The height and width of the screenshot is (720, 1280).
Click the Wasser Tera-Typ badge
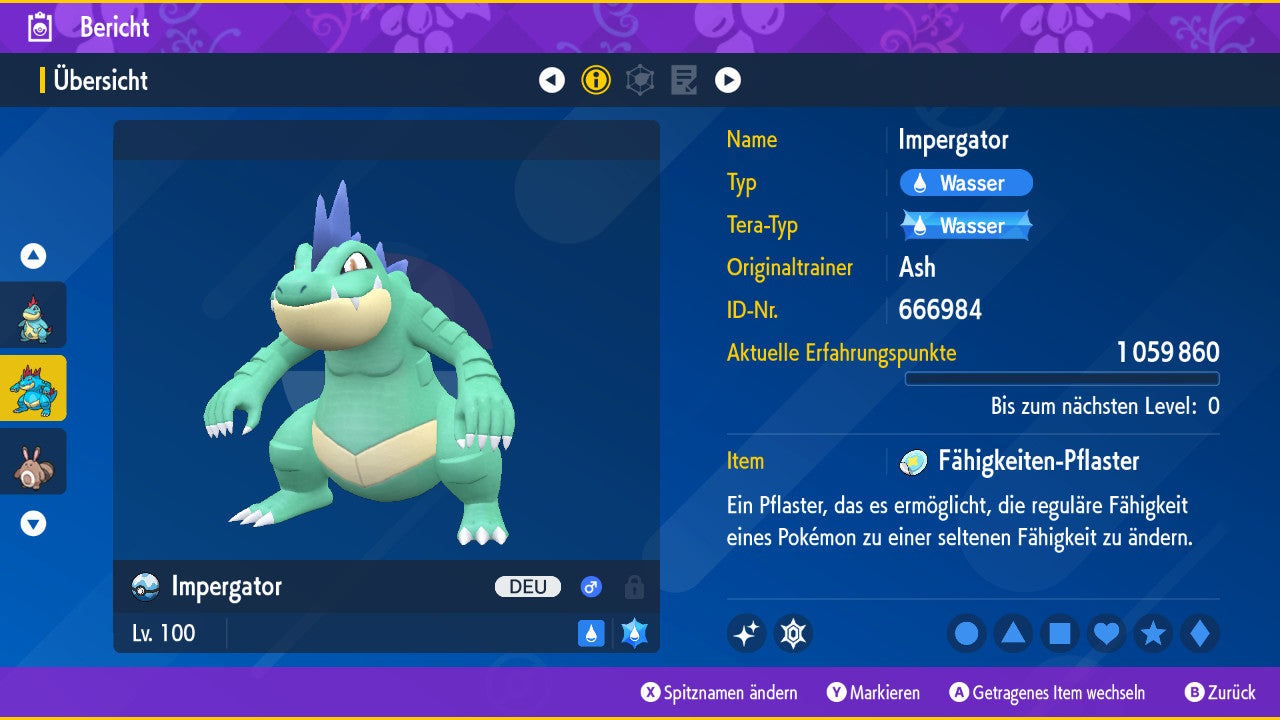[966, 226]
